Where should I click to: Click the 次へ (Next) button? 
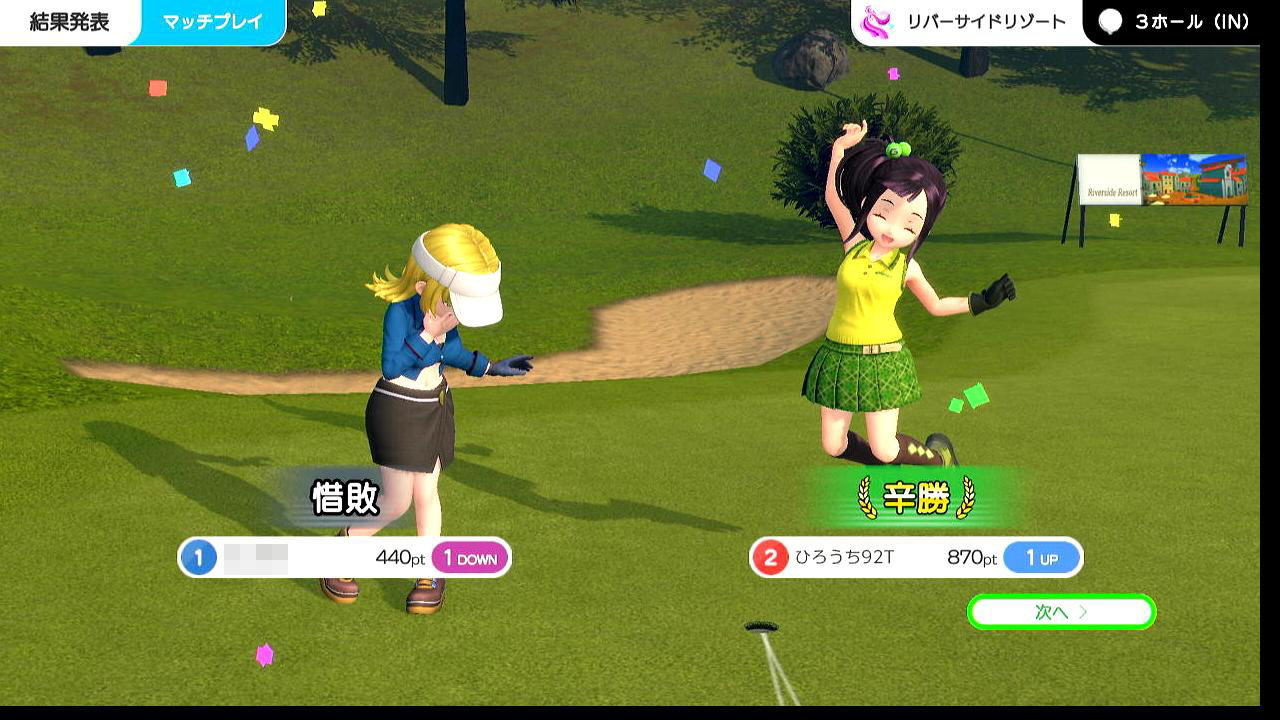tap(1061, 612)
